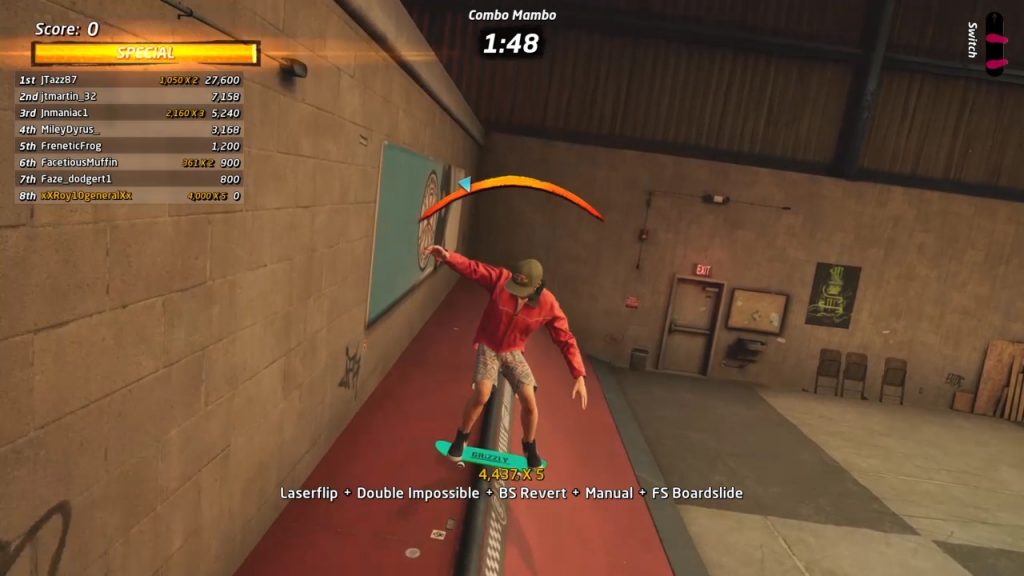Select MileyDyrus_ in the scoreboard list
The image size is (1024, 576).
[130, 130]
